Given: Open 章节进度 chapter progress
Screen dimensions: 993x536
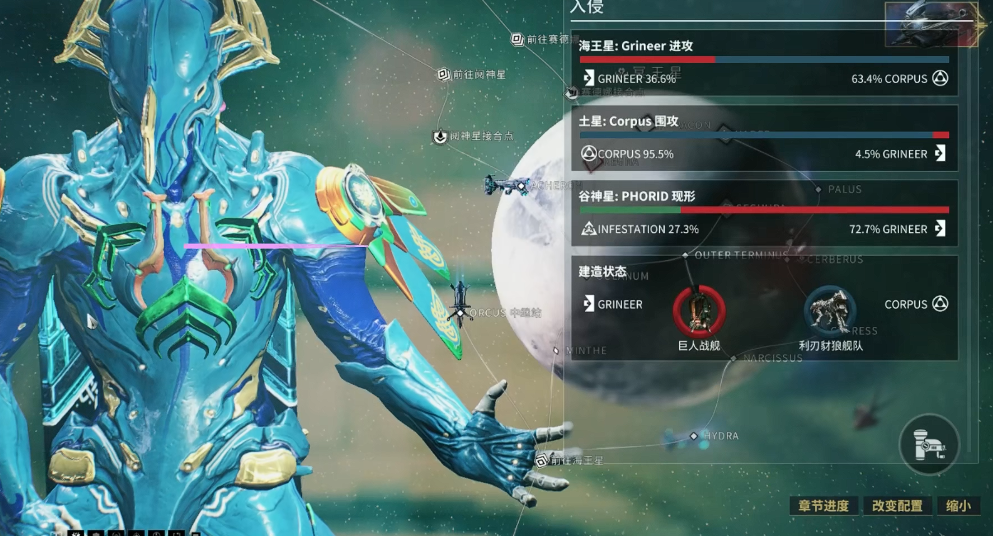Looking at the screenshot, I should (824, 506).
